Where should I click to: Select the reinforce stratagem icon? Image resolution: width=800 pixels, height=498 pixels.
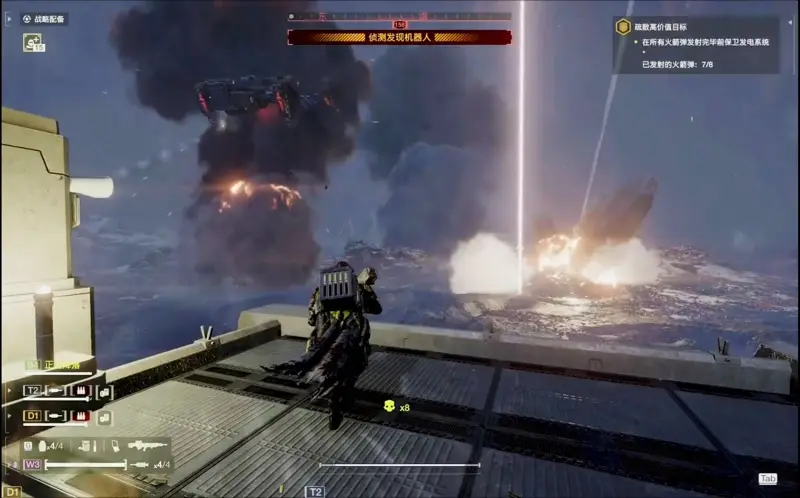point(33,43)
